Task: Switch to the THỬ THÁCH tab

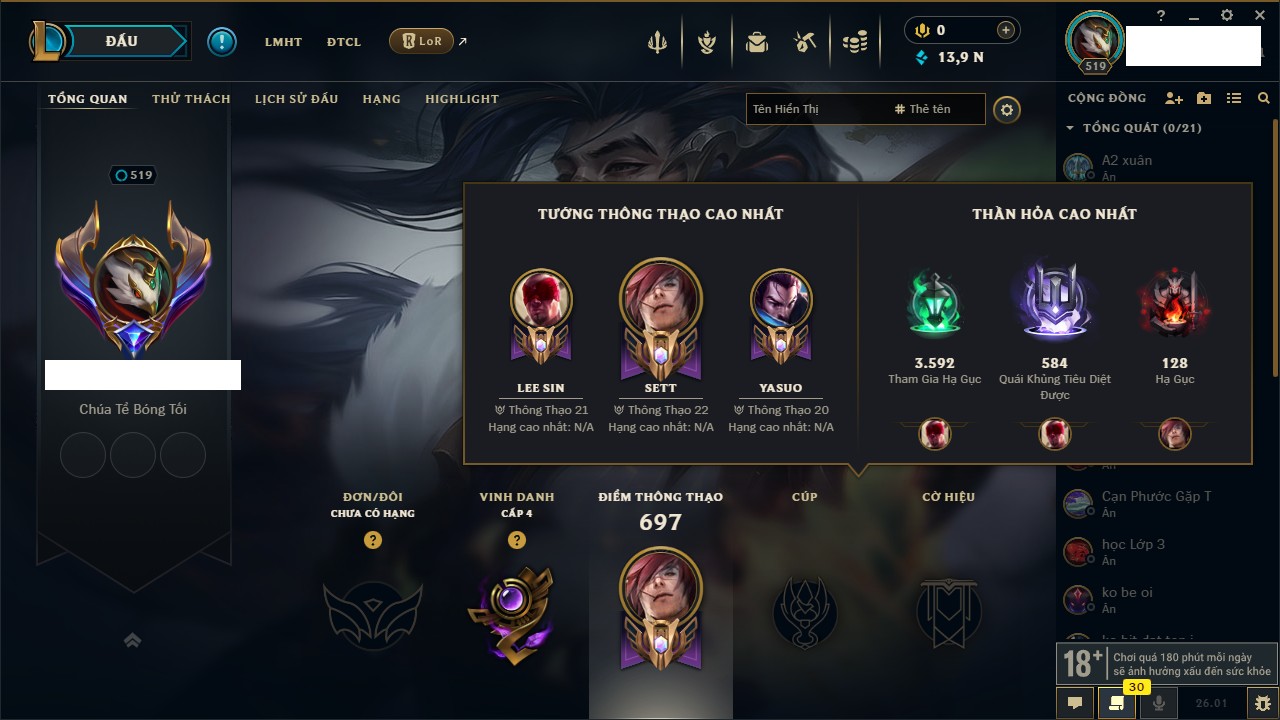Action: 191,99
